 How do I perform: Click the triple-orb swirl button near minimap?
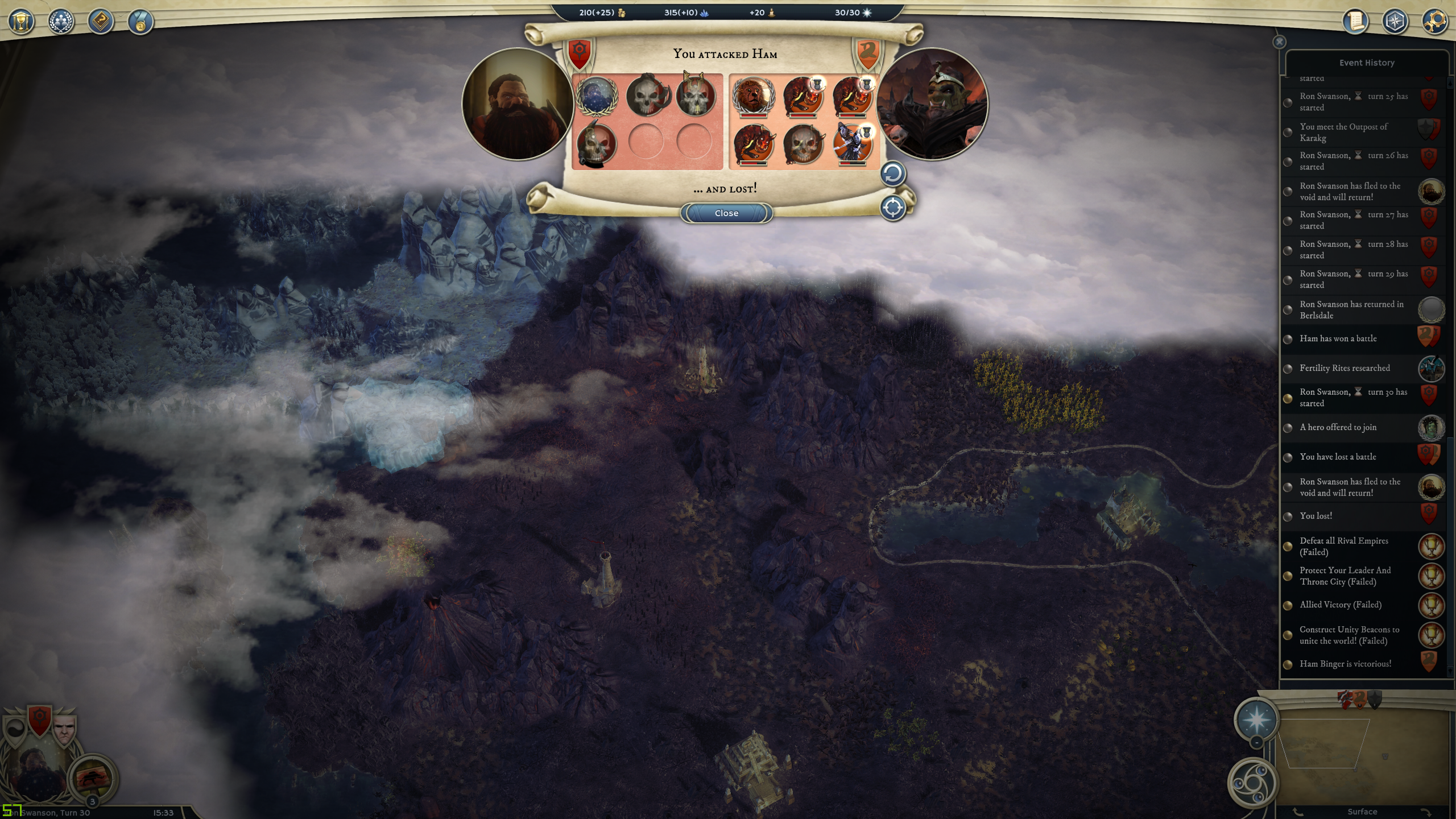click(x=1252, y=783)
